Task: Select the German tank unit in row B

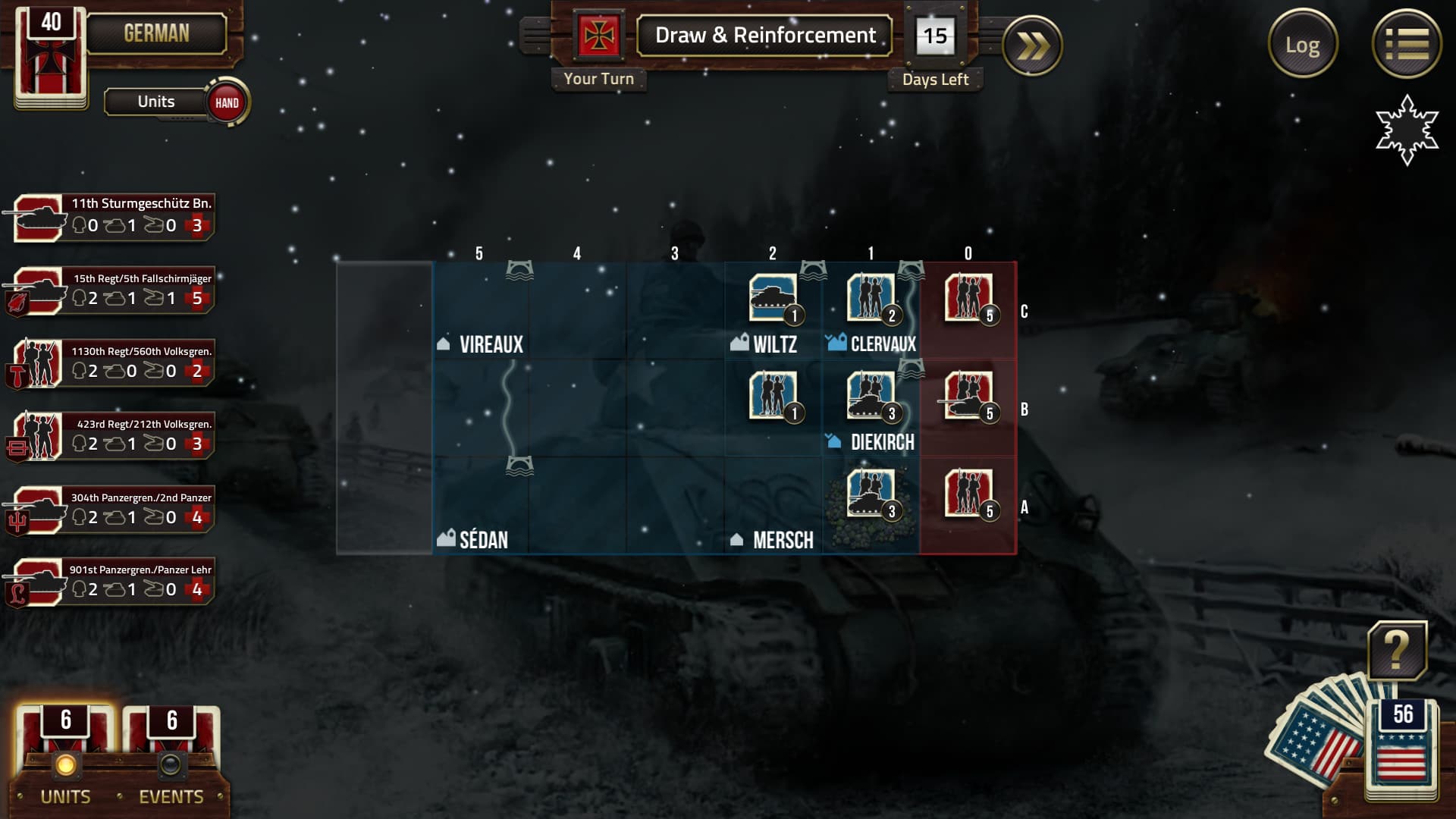Action: point(968,396)
